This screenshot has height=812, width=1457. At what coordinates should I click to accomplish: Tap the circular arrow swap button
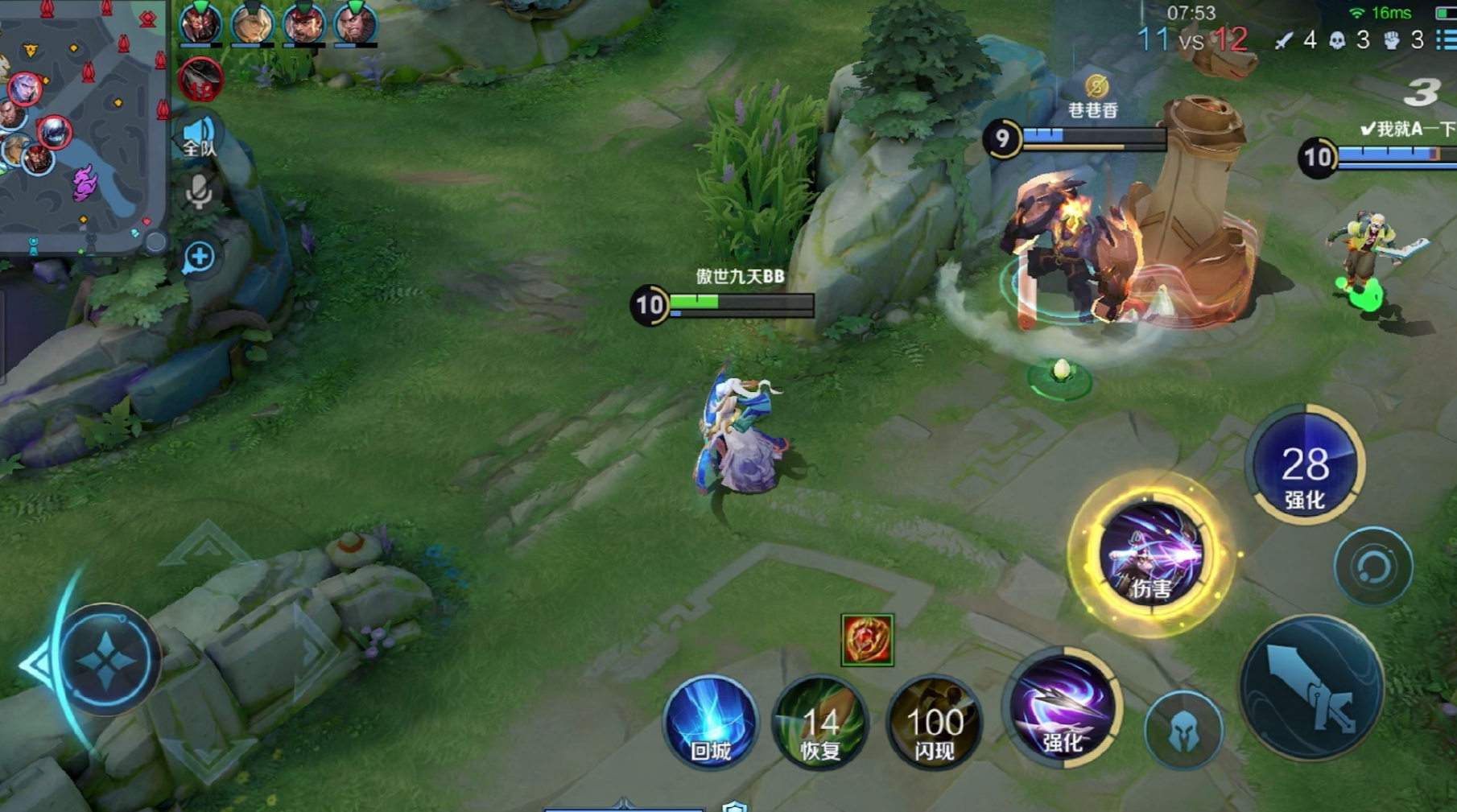click(x=1372, y=567)
